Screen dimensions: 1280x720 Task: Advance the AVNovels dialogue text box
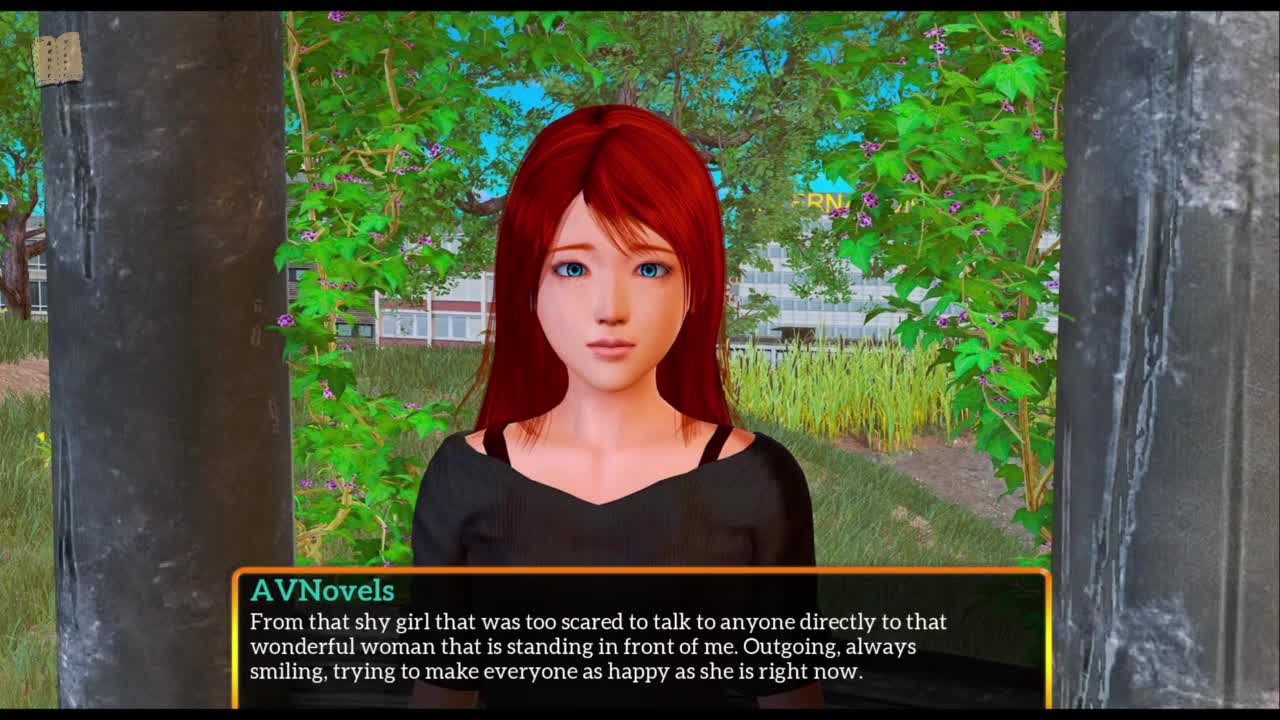(x=640, y=638)
